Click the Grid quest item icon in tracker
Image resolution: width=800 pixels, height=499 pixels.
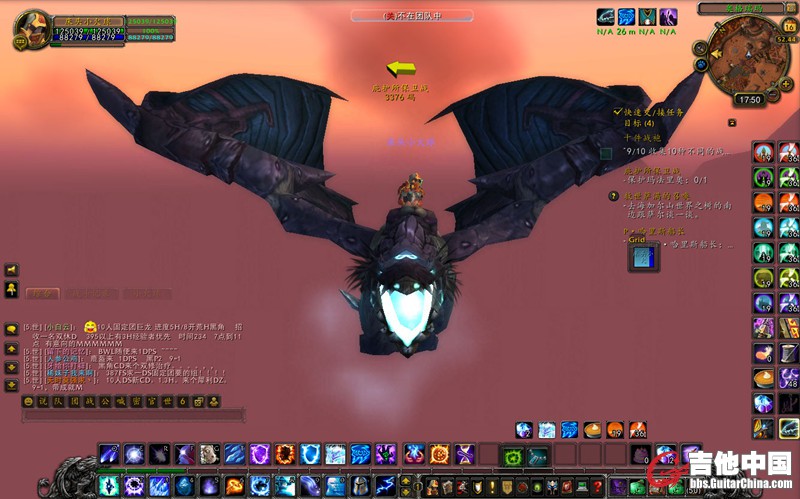[642, 258]
